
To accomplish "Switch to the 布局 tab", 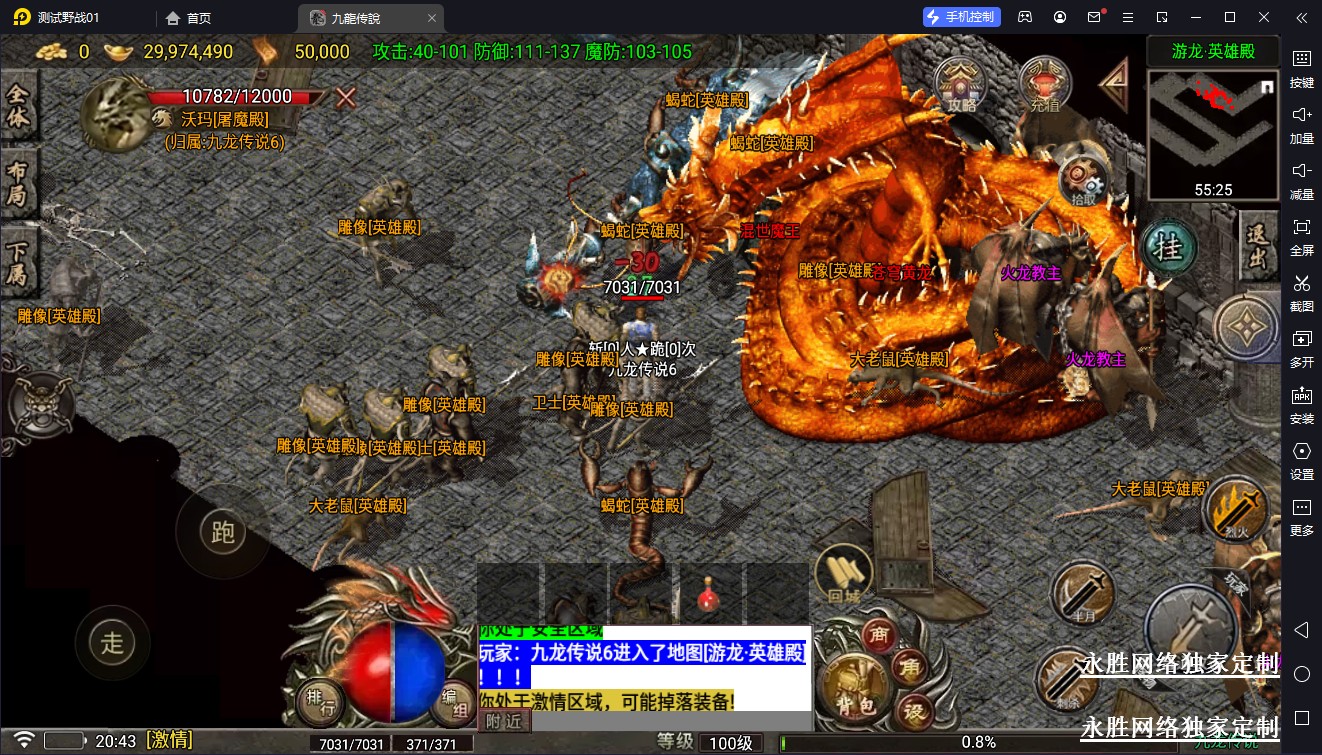I will pyautogui.click(x=18, y=183).
